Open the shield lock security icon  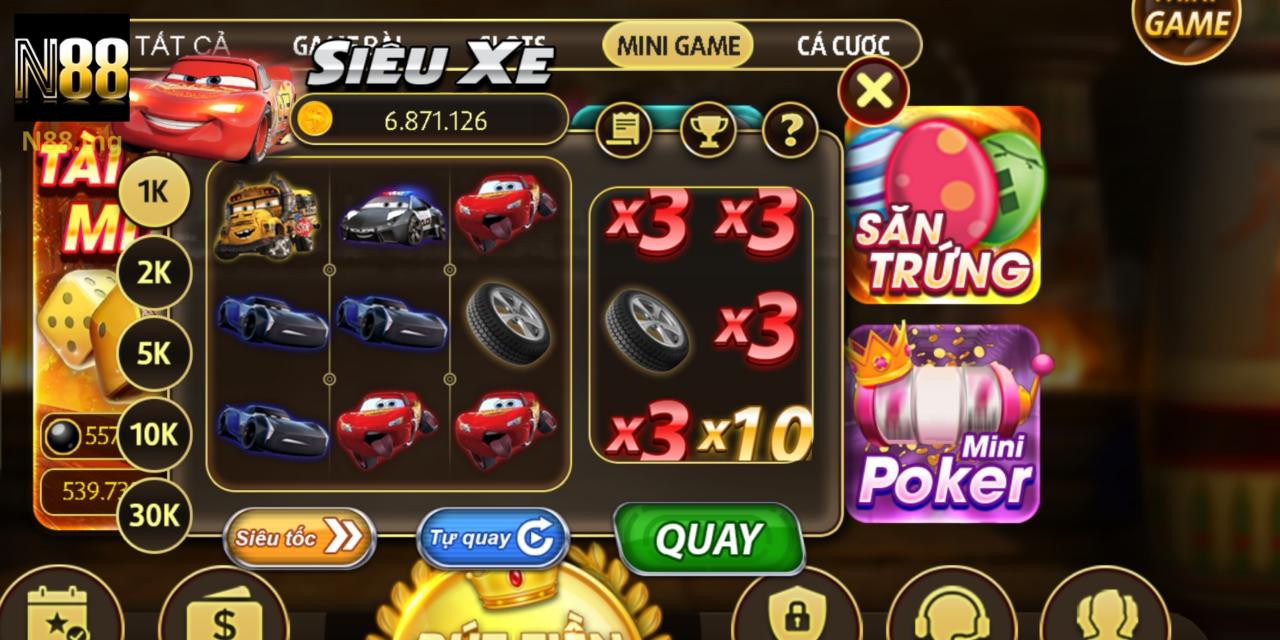(x=796, y=612)
